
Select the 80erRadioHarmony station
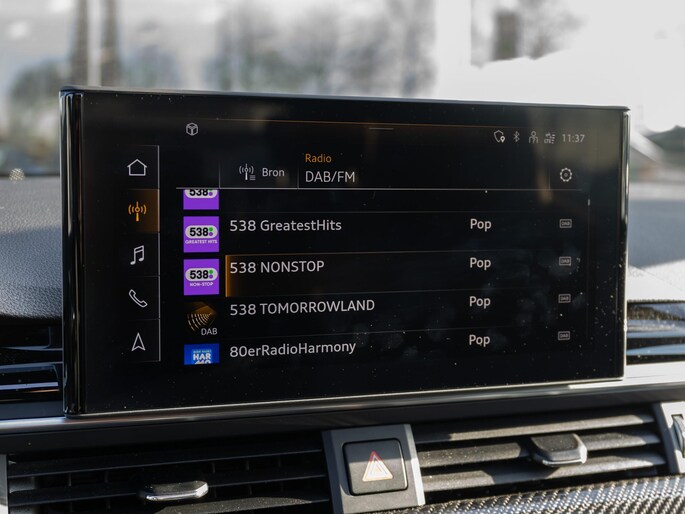point(292,348)
